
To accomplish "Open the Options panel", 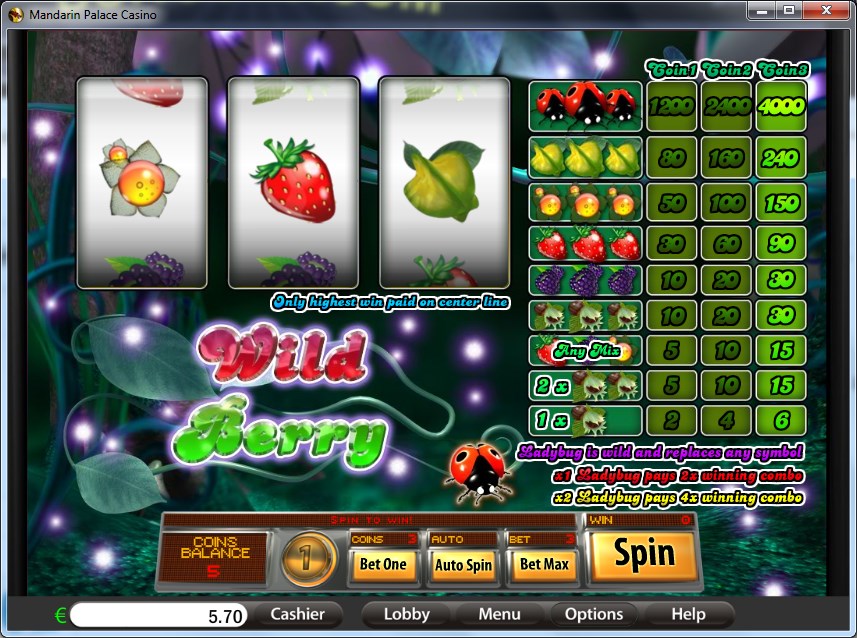I will point(594,614).
